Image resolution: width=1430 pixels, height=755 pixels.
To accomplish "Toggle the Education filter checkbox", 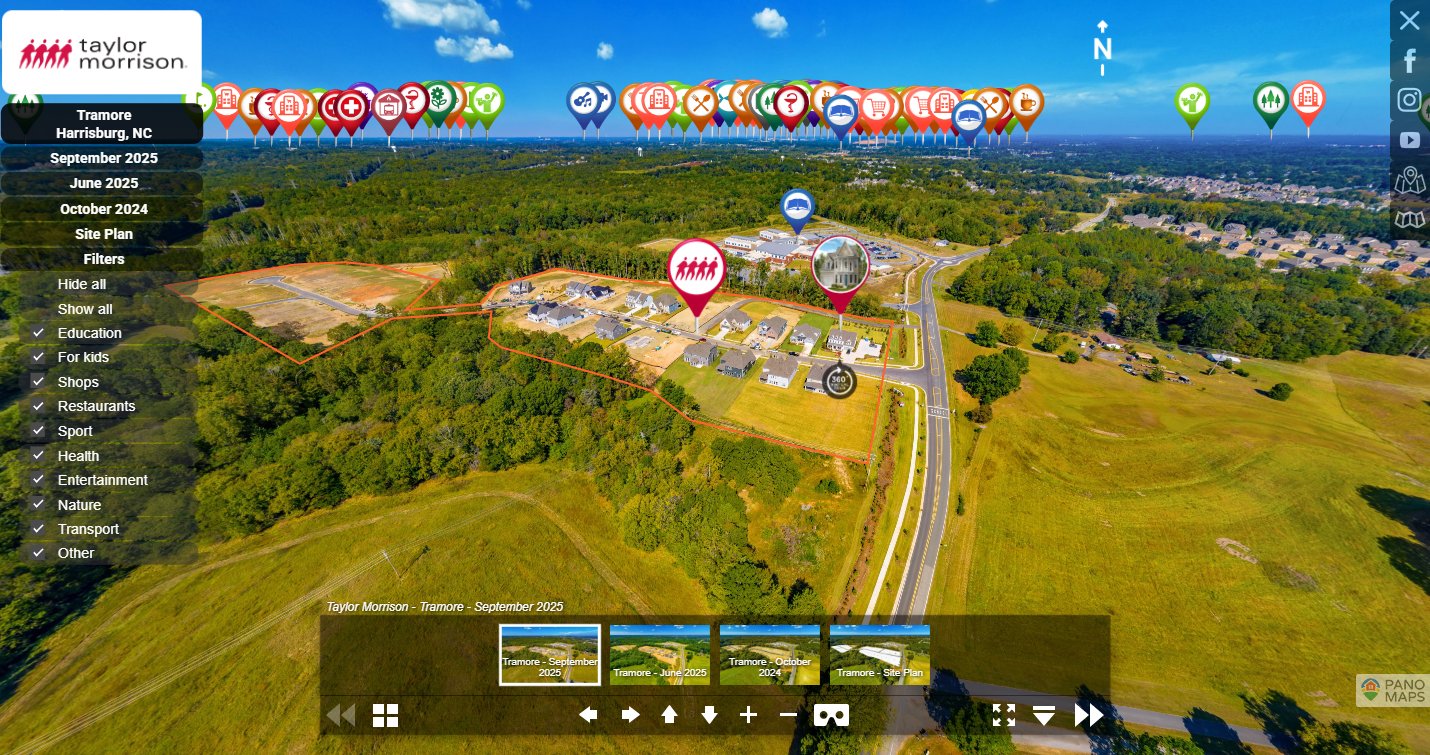I will pos(39,333).
